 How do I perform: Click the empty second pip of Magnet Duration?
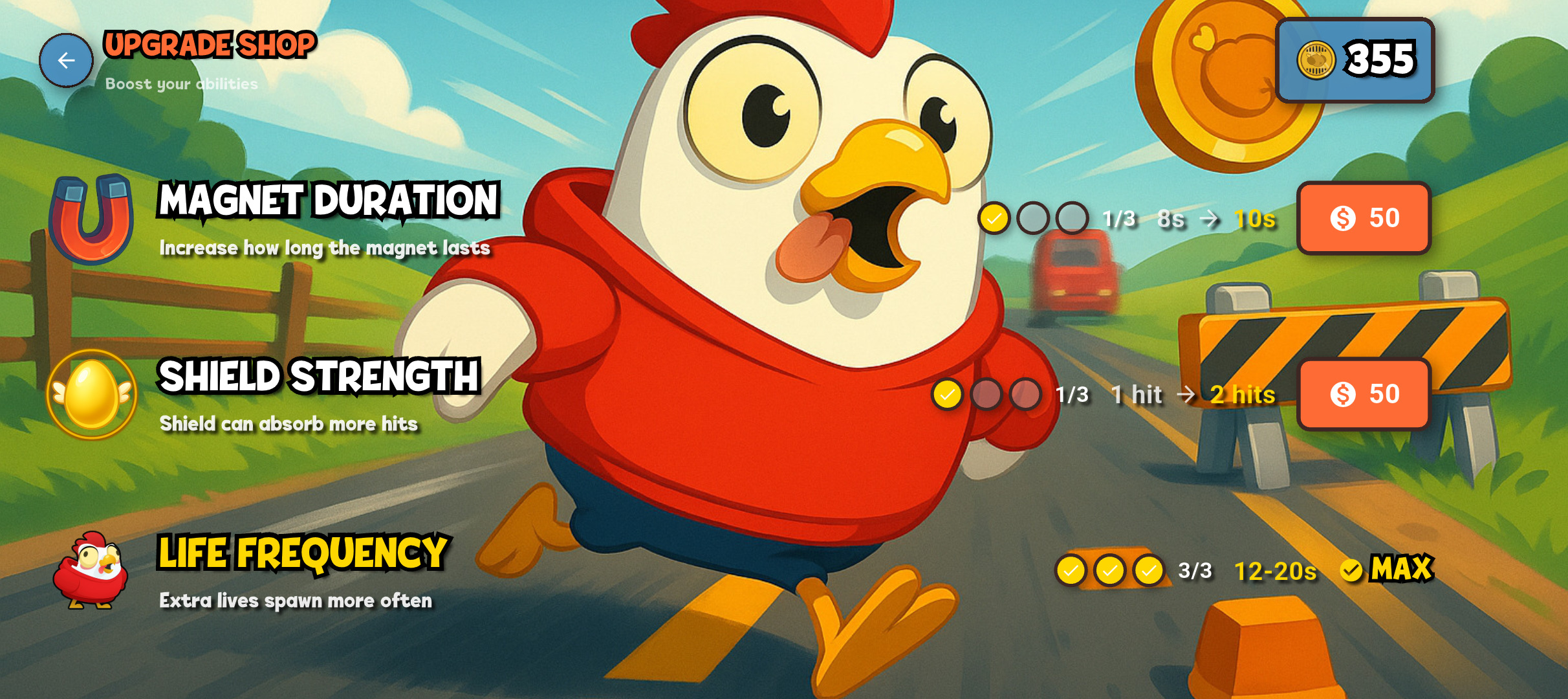[1032, 219]
